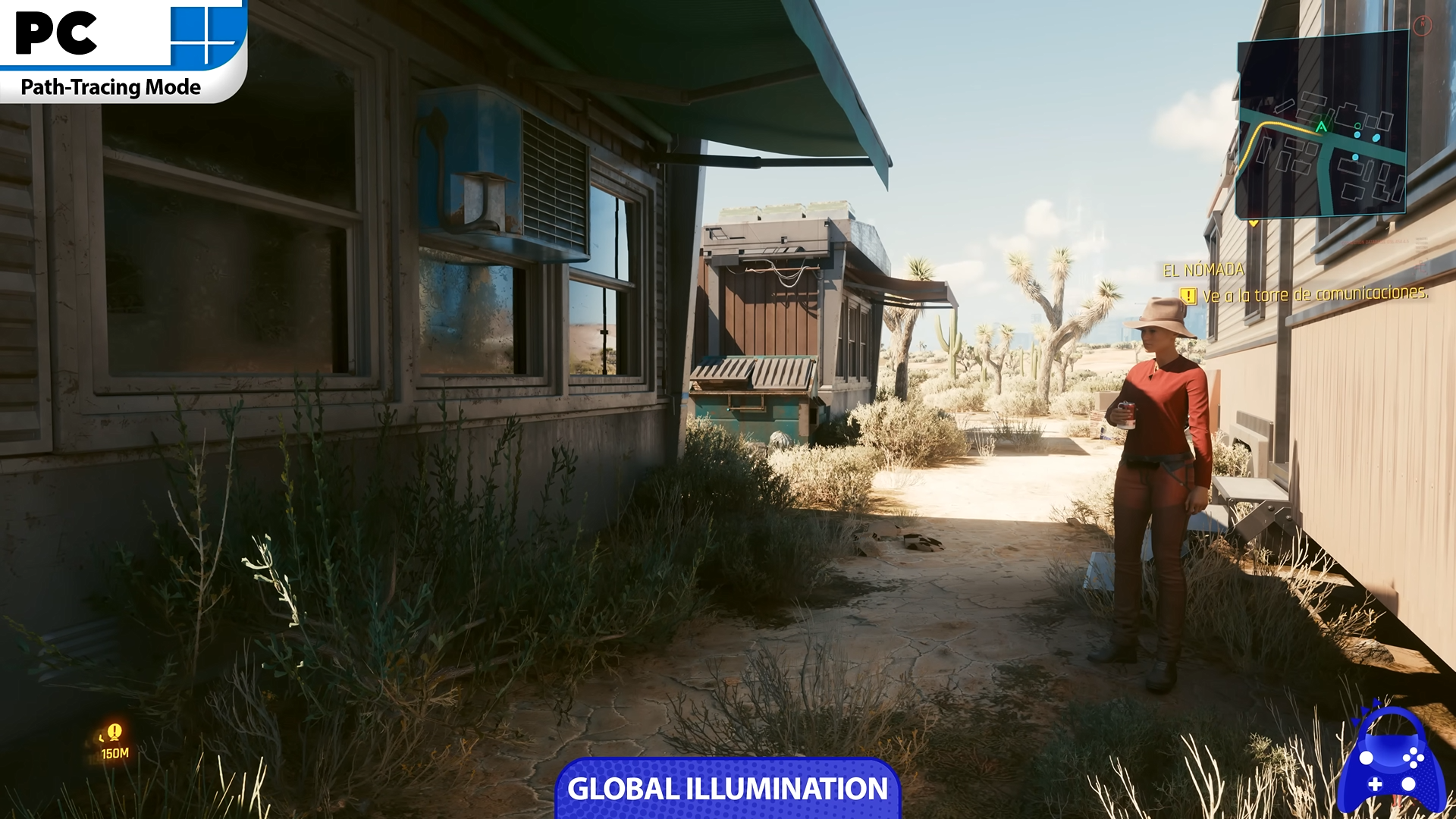
Task: Select the El Nómada quest title
Action: point(1203,270)
